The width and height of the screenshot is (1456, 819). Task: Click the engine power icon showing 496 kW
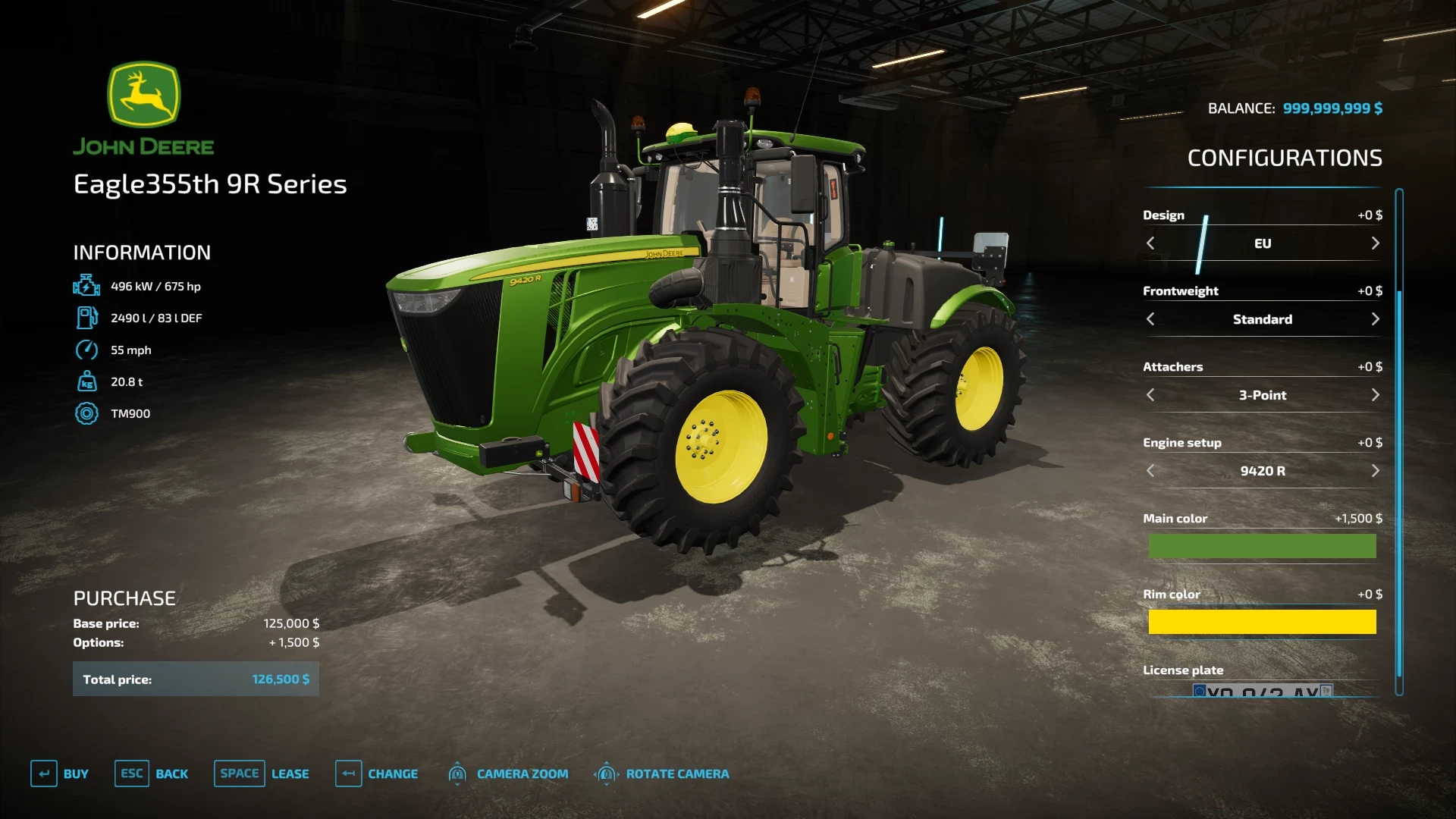click(x=87, y=286)
